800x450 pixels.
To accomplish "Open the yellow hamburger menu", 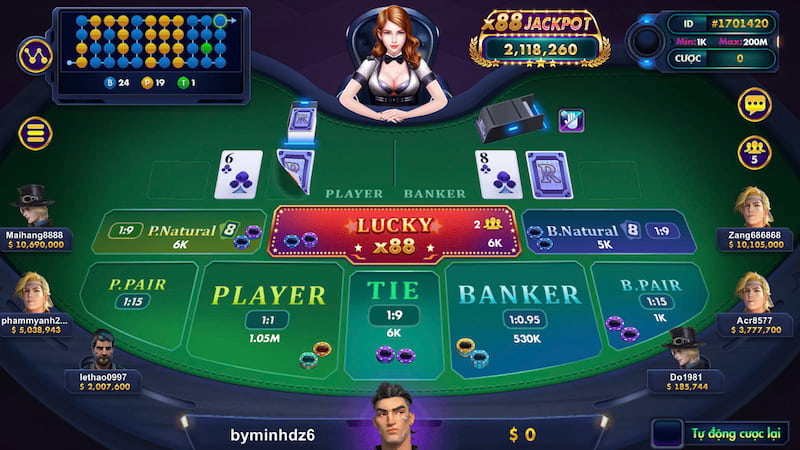I will (34, 133).
